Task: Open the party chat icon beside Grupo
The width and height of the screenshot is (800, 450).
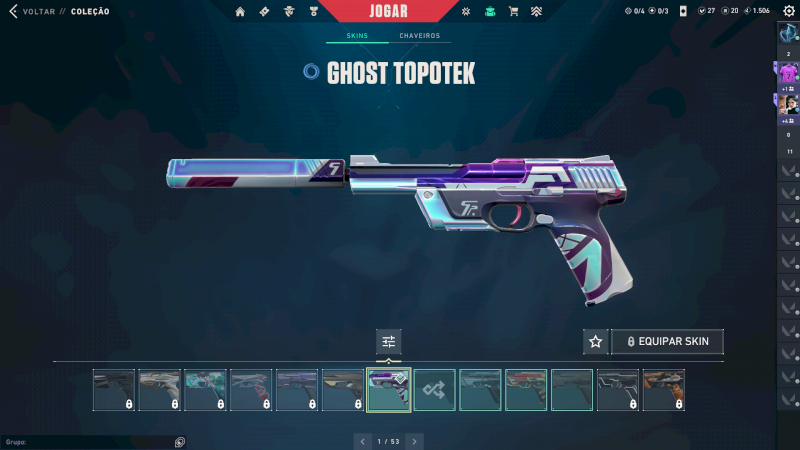Action: pyautogui.click(x=179, y=441)
